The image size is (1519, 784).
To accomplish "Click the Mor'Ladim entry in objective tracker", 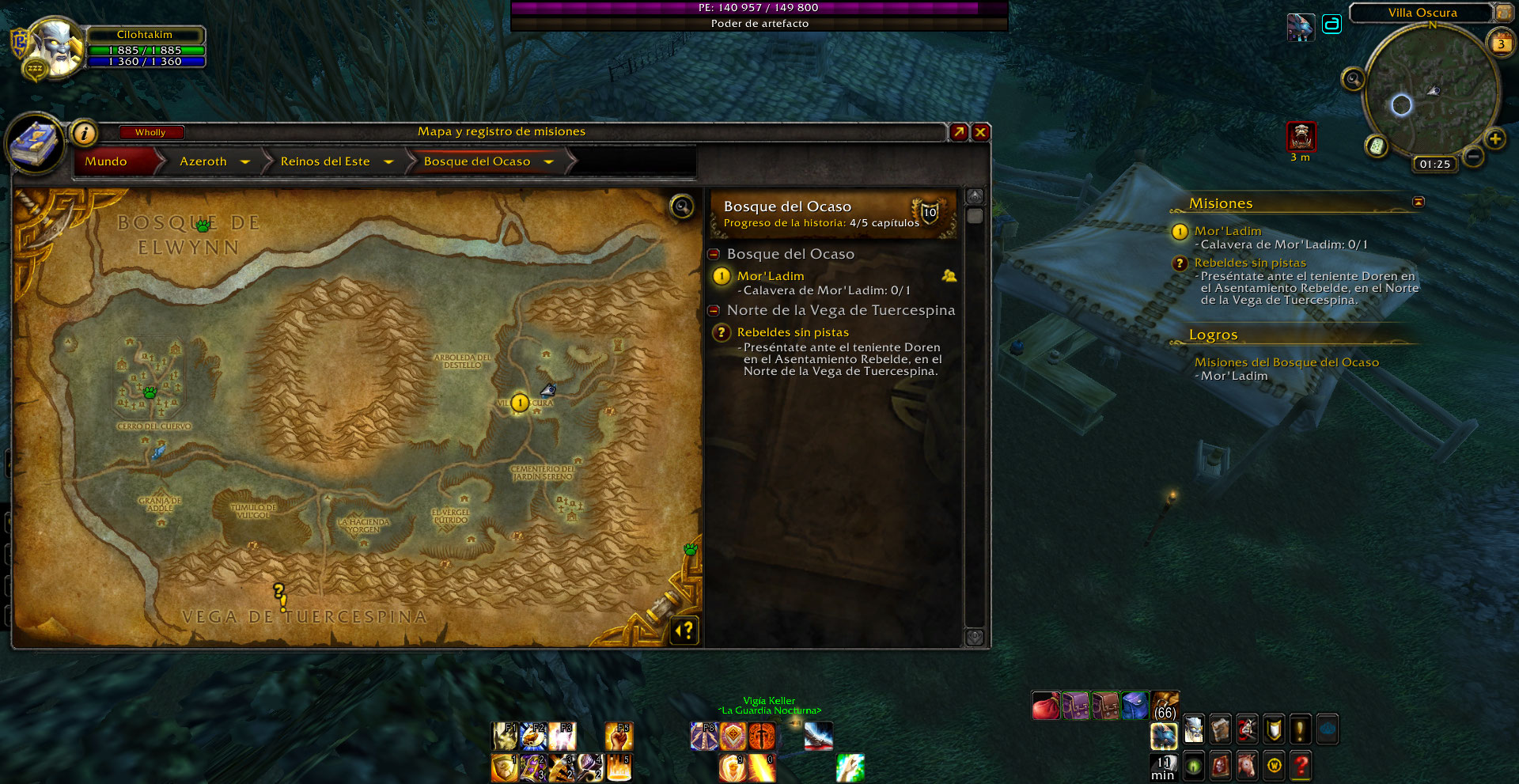I will click(1227, 231).
